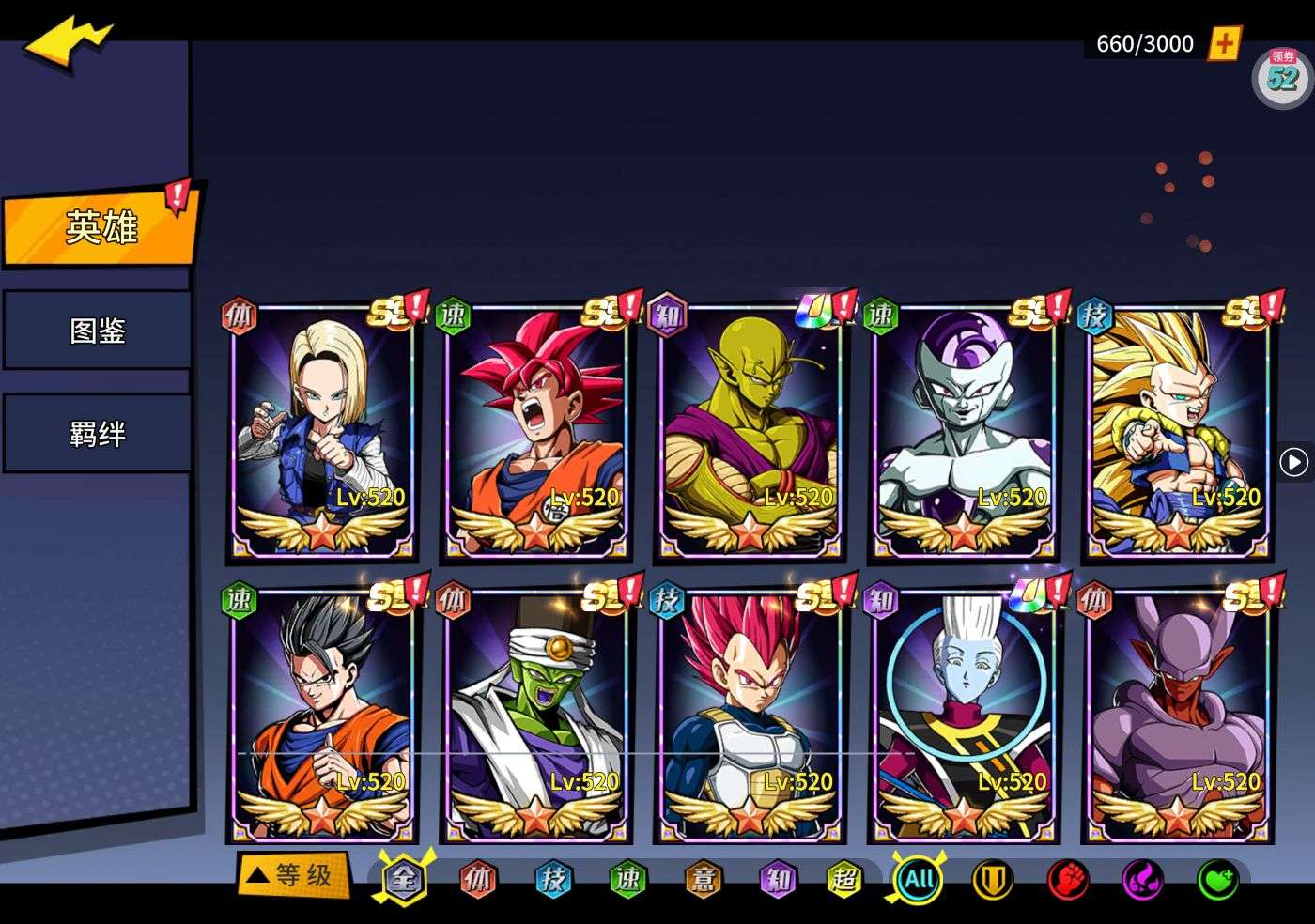Screen dimensions: 1315x924
Task: Click the round play arrow button
Action: click(1293, 462)
